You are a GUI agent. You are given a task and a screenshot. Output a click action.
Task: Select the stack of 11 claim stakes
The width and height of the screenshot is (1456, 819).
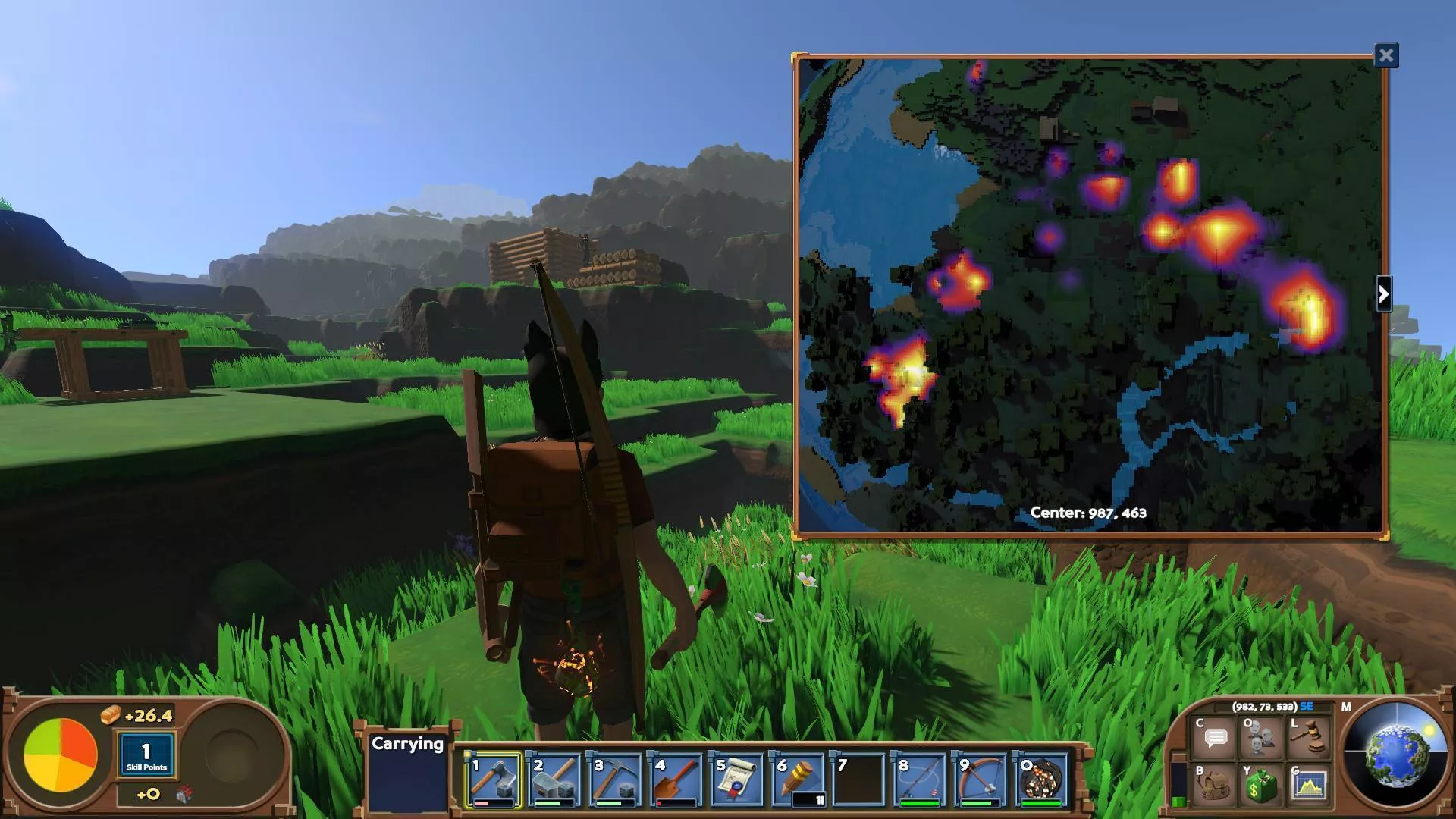(798, 780)
